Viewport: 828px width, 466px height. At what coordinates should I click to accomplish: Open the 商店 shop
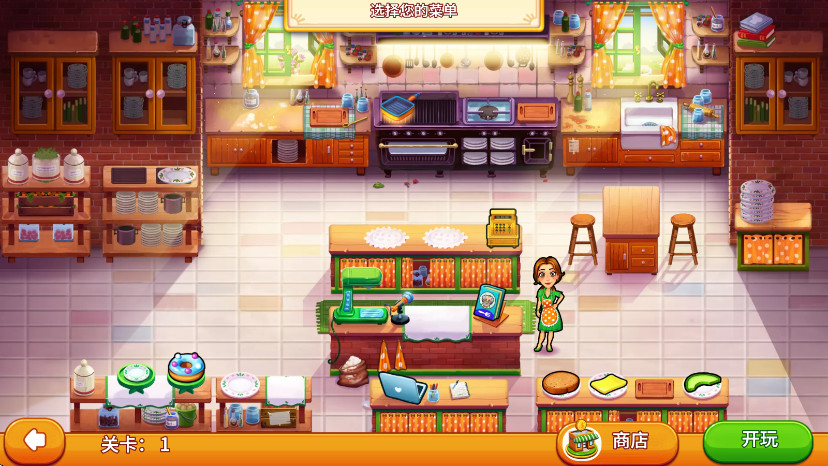(x=616, y=441)
